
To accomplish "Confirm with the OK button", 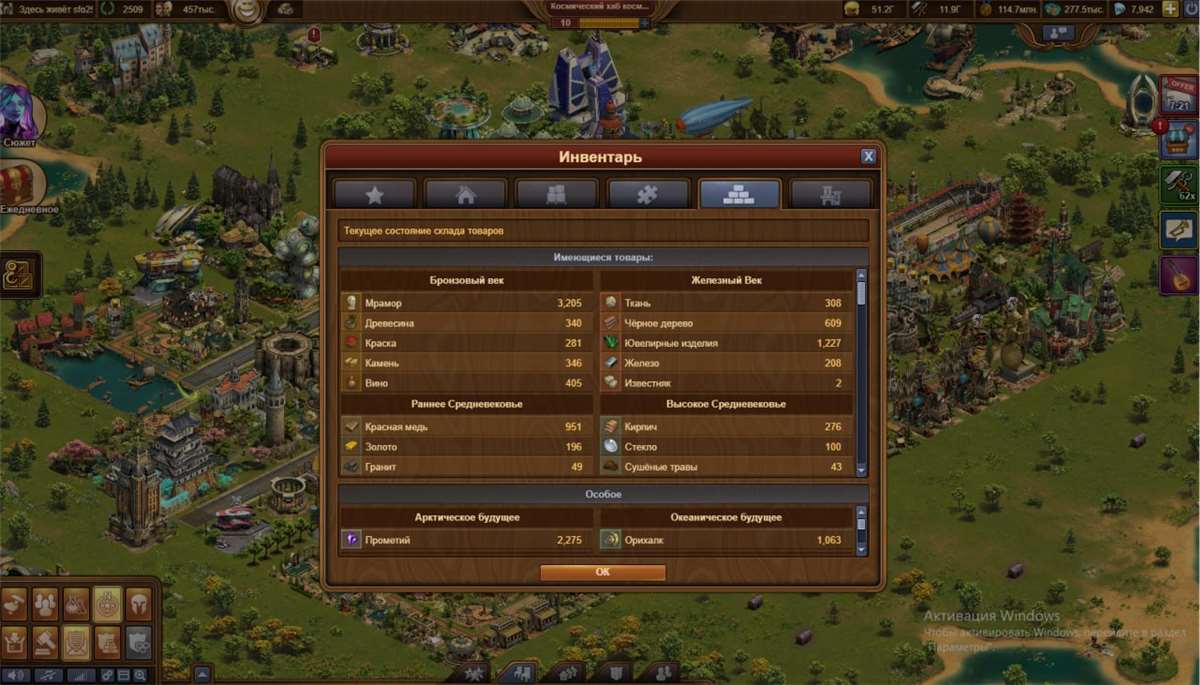I will 602,572.
